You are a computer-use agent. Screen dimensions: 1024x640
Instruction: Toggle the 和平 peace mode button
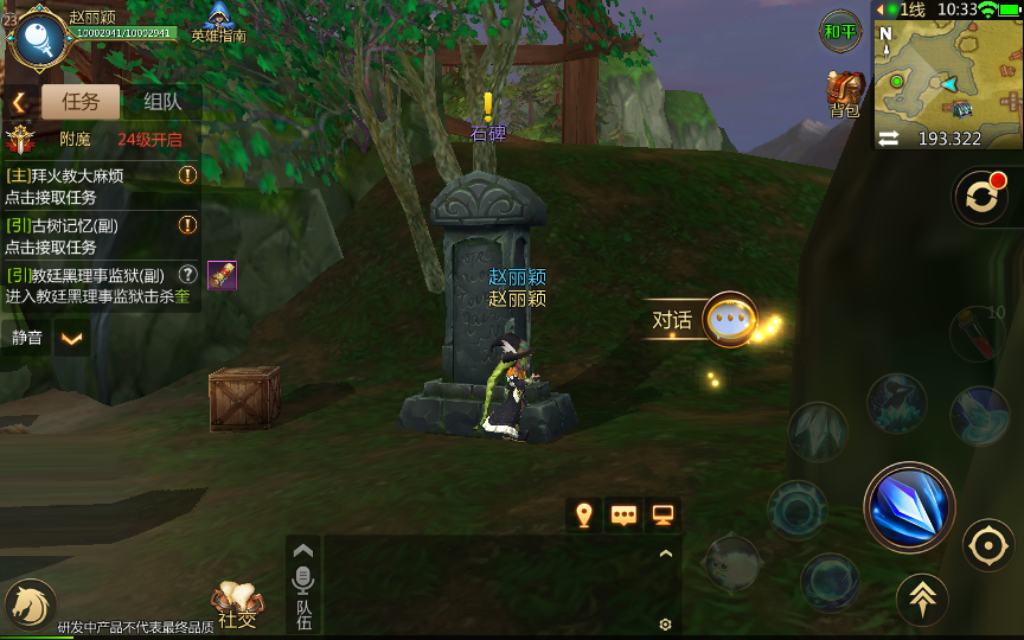pos(840,32)
